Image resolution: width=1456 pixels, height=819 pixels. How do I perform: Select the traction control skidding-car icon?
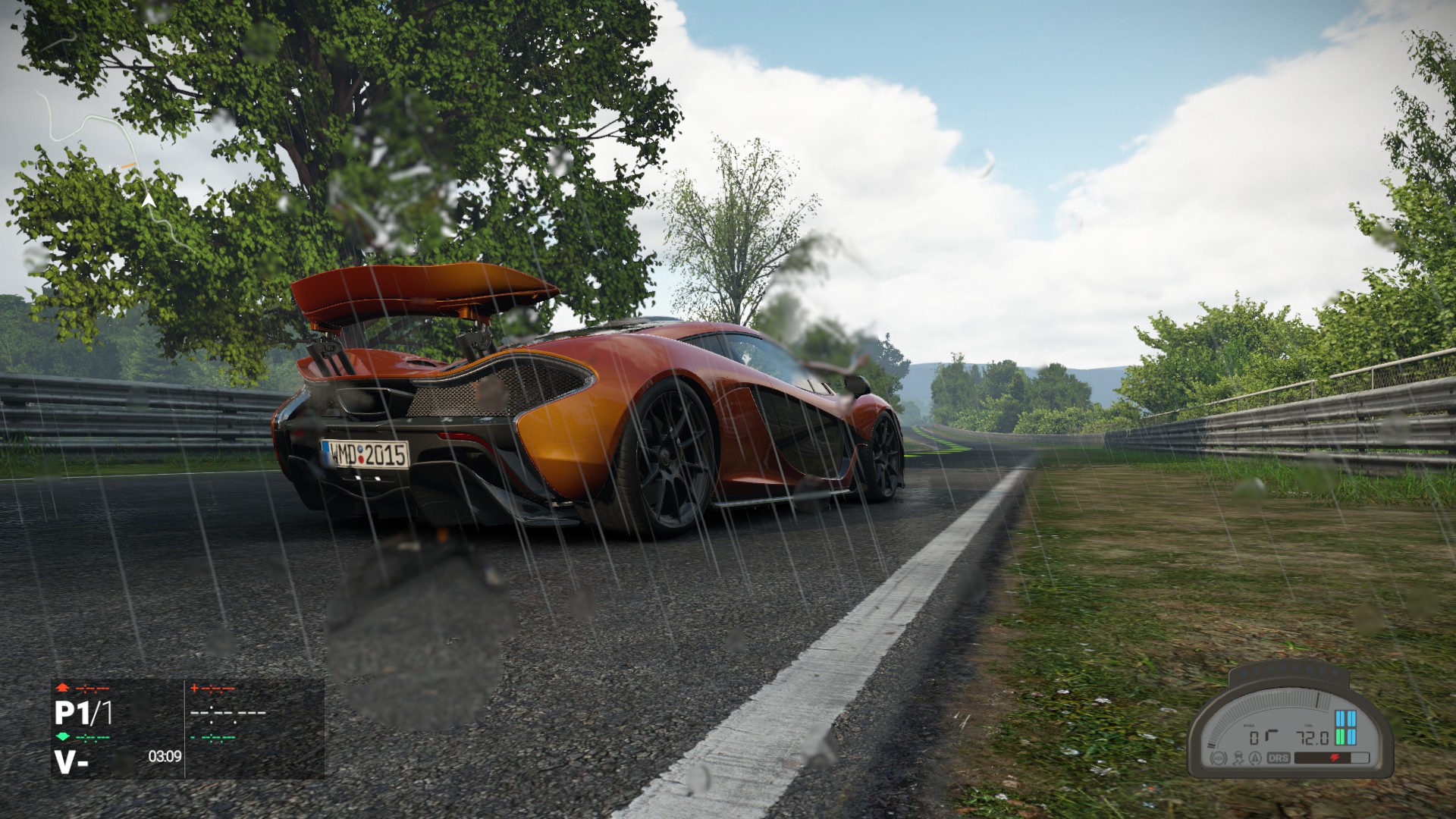(1237, 758)
